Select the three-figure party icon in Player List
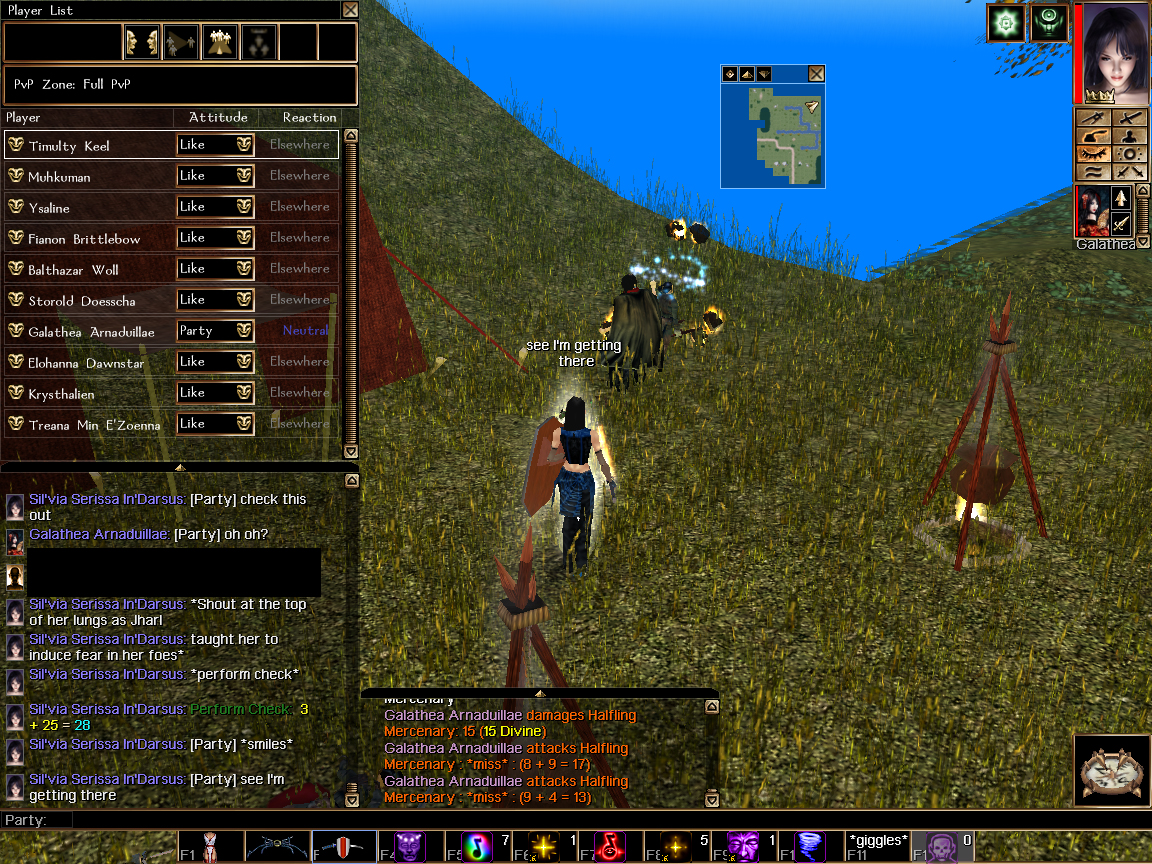 point(219,43)
